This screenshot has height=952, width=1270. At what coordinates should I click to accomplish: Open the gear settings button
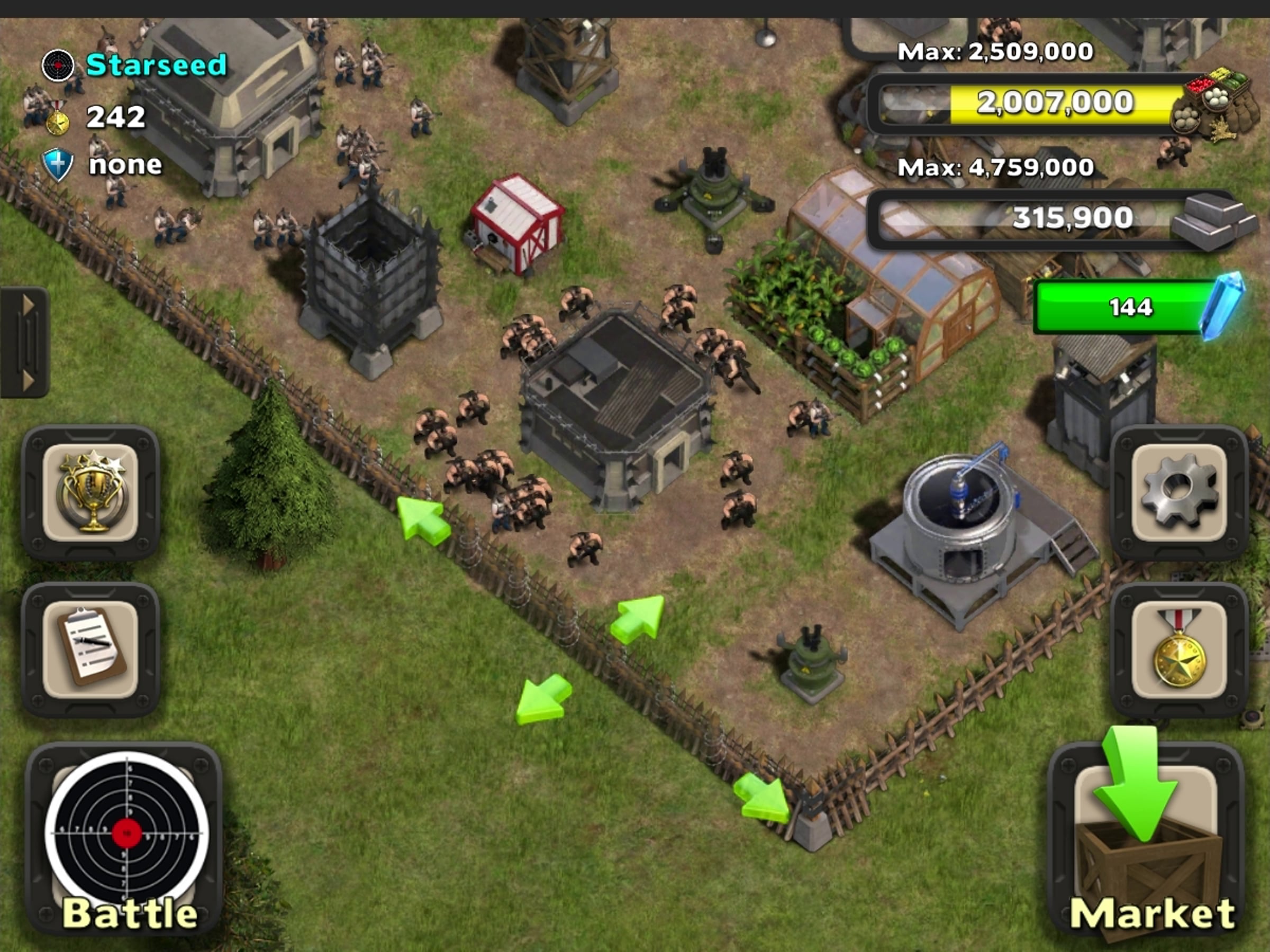(1178, 492)
